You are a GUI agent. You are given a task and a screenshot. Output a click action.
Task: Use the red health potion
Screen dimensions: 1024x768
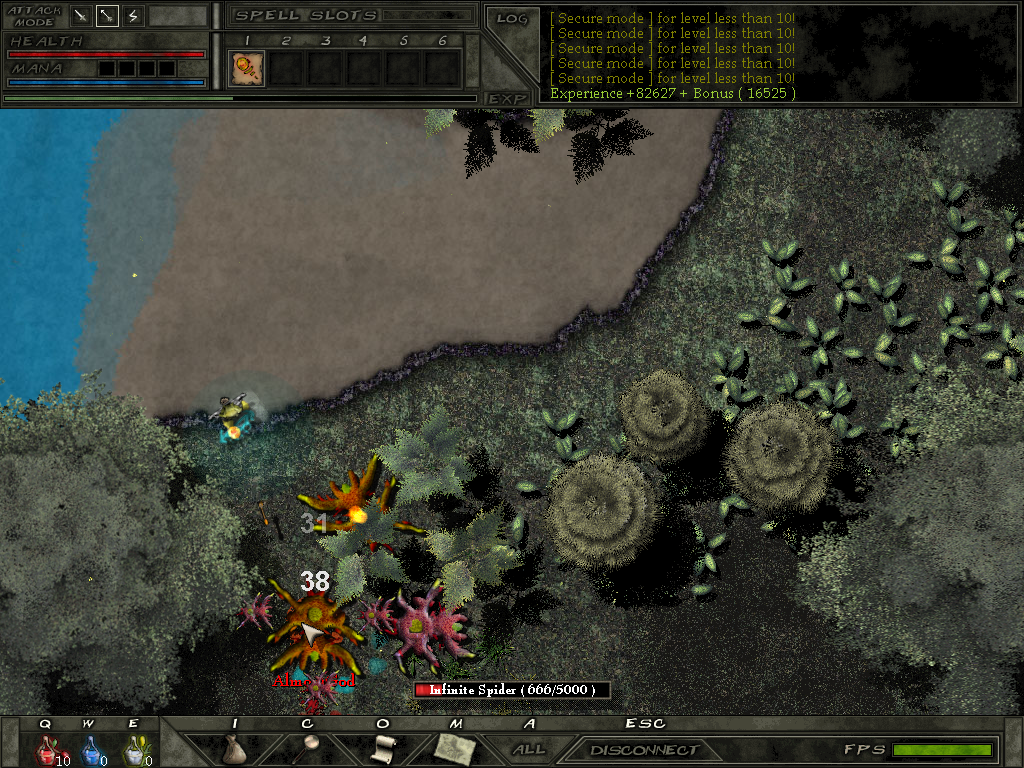46,750
